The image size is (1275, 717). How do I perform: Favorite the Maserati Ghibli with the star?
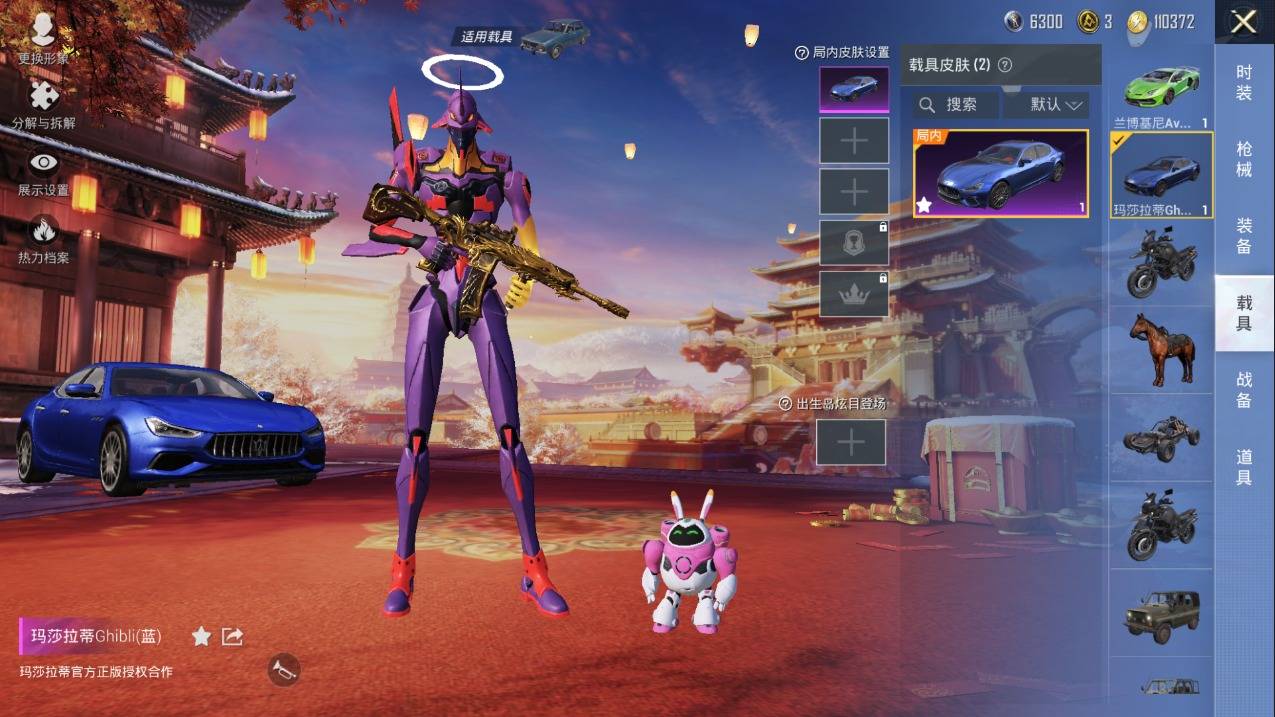pyautogui.click(x=201, y=636)
